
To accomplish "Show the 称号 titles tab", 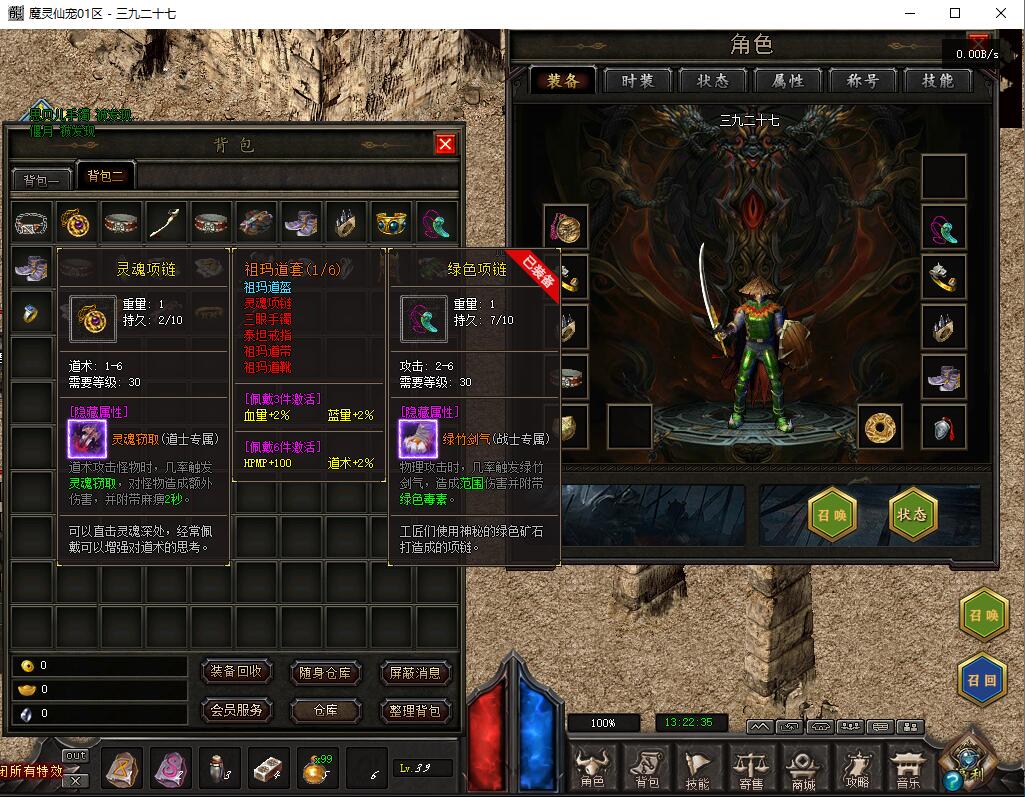I will [862, 81].
